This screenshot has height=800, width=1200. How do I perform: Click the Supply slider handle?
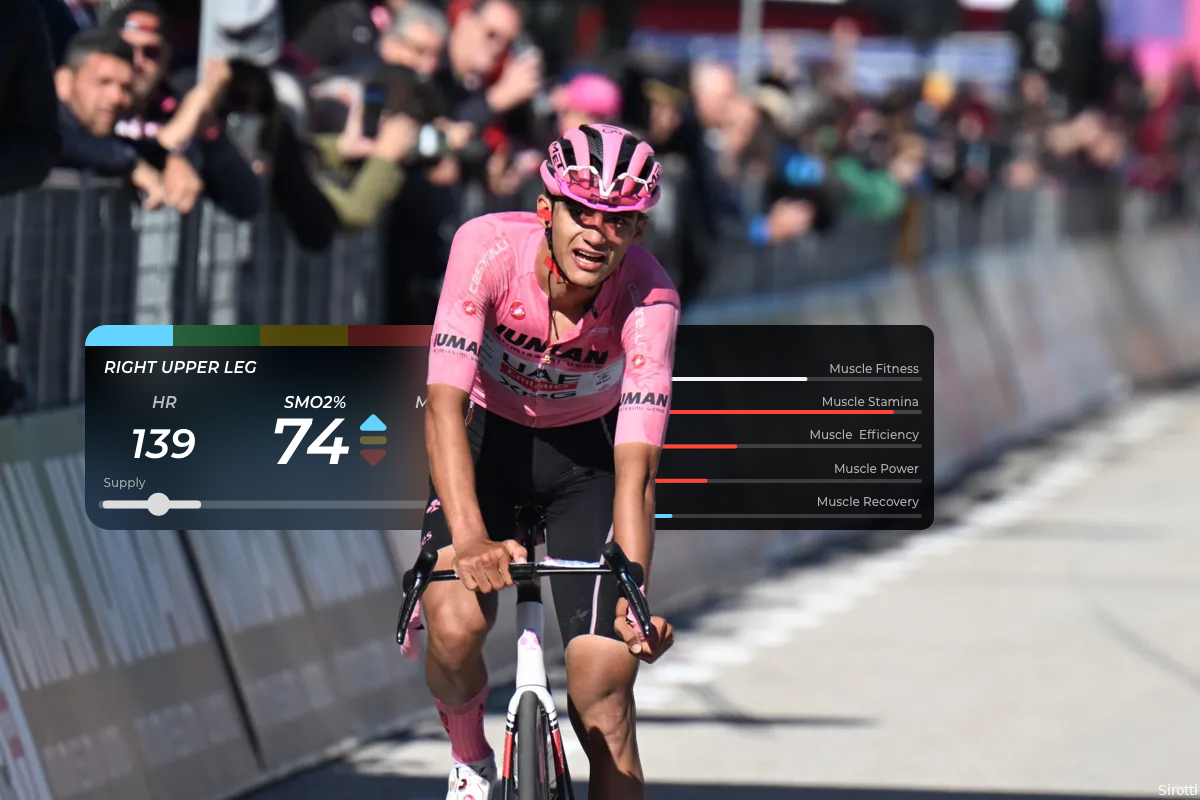point(158,504)
